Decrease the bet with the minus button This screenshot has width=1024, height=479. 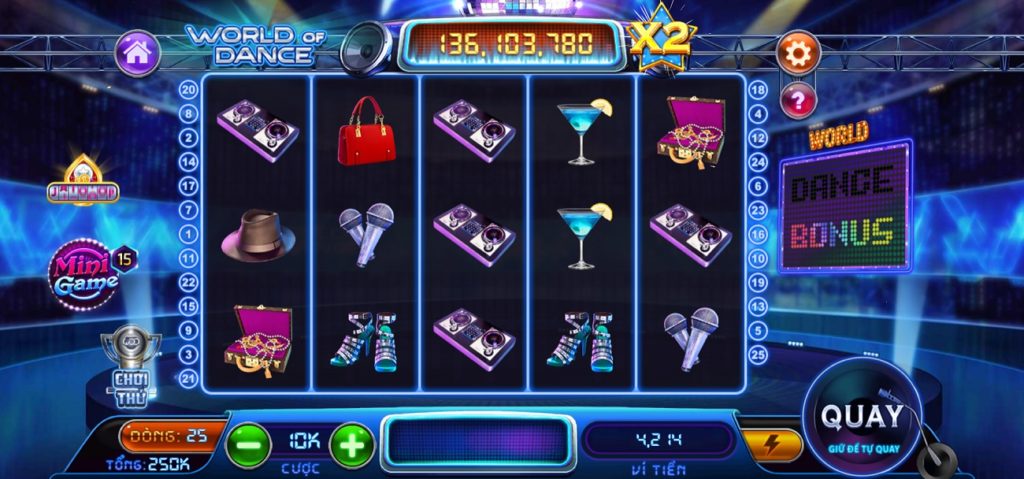coord(247,444)
